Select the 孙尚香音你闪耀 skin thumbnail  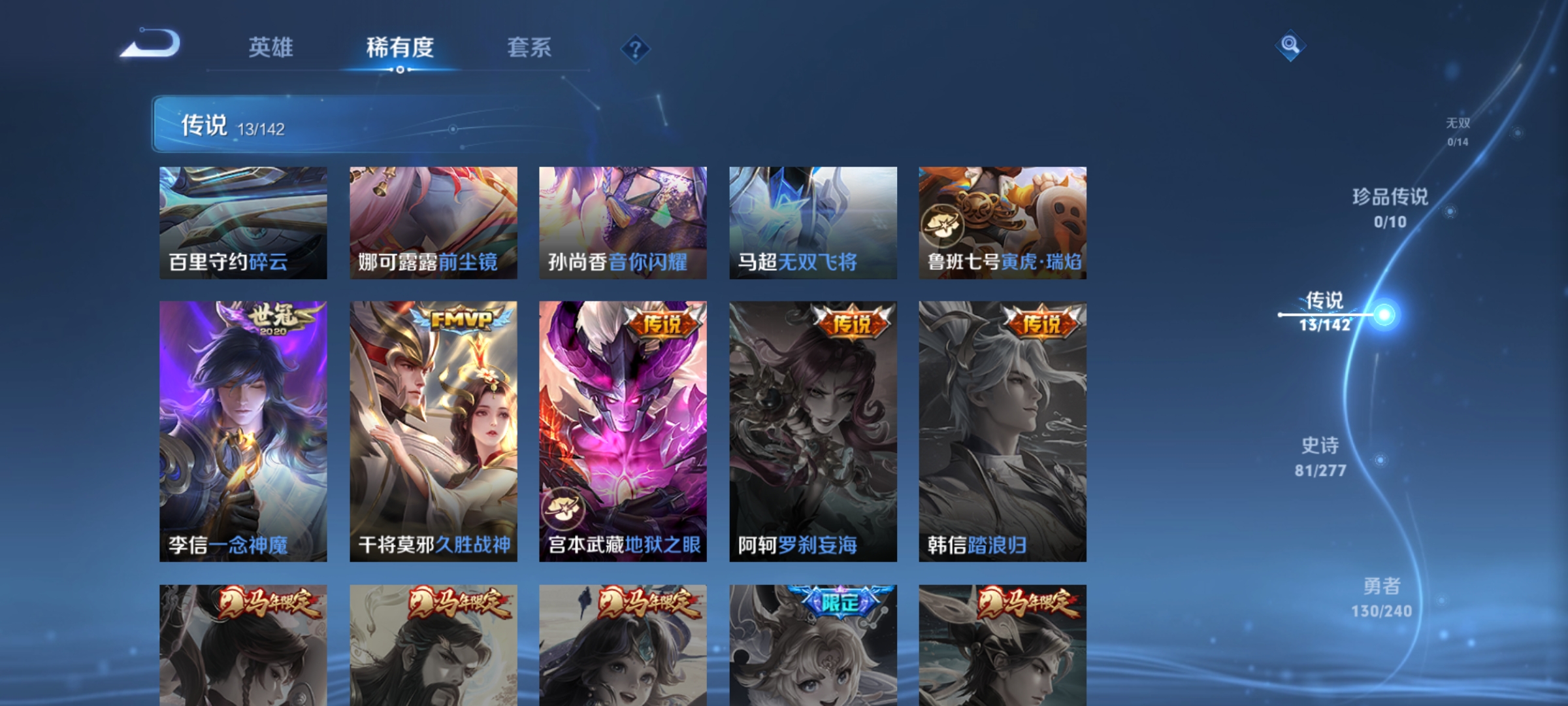[622, 222]
